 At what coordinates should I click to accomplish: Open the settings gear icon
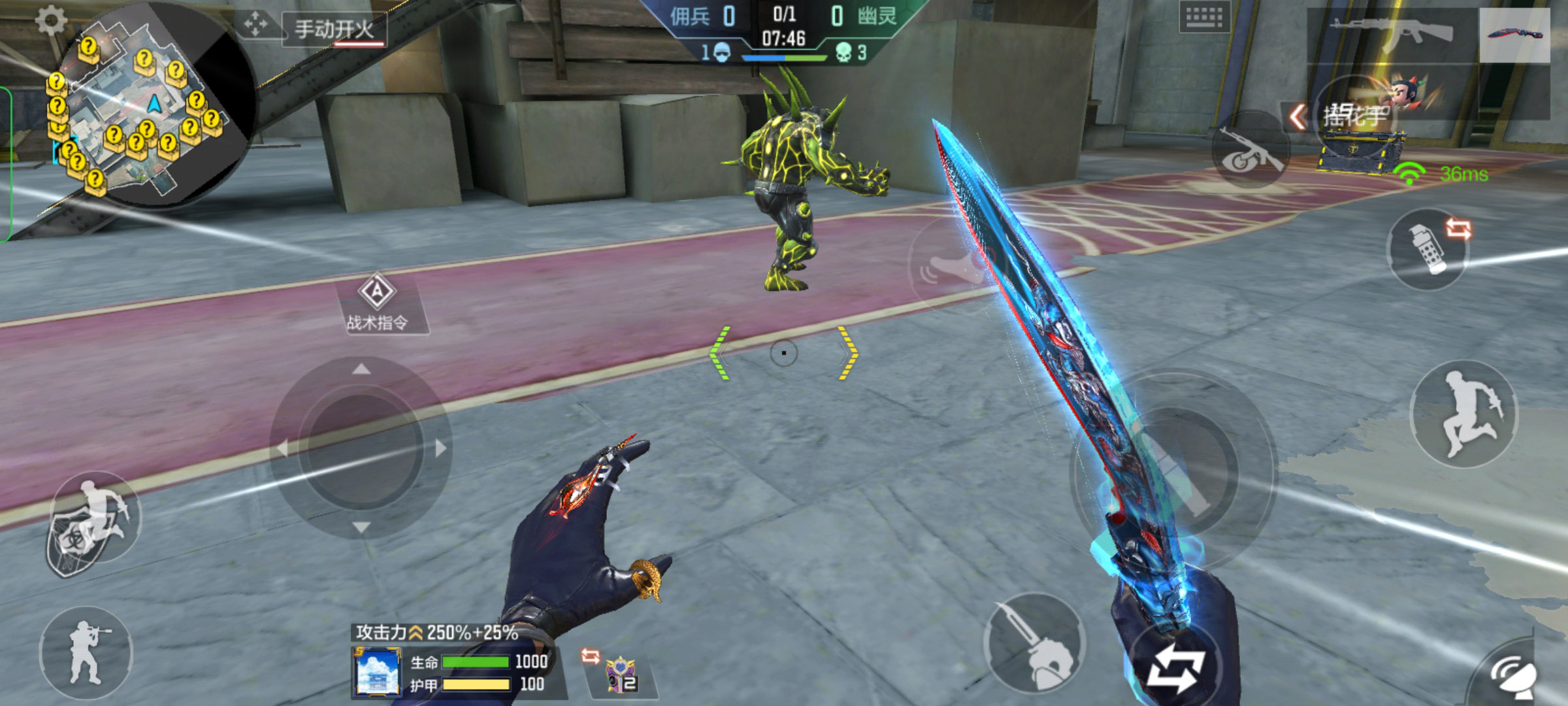pyautogui.click(x=51, y=21)
